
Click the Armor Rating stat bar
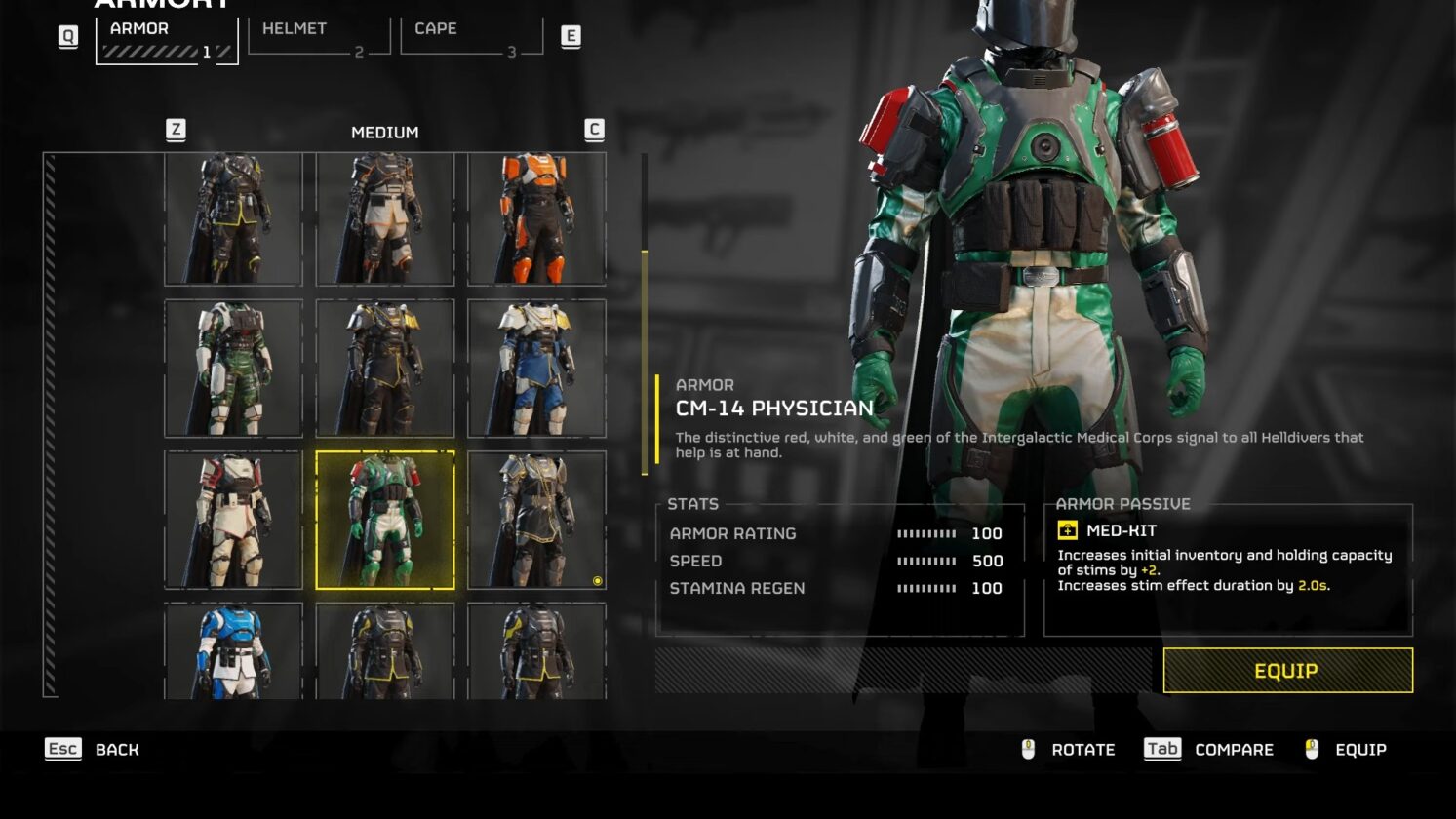coord(925,534)
